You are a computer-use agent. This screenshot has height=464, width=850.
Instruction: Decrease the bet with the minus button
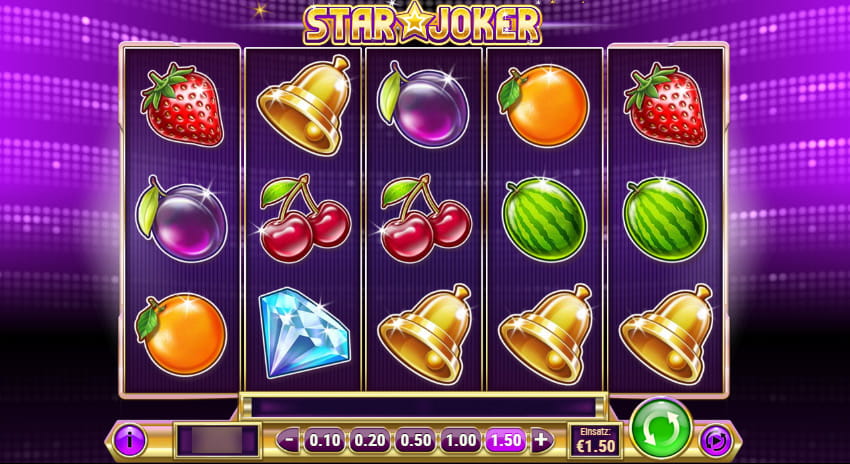(x=287, y=439)
